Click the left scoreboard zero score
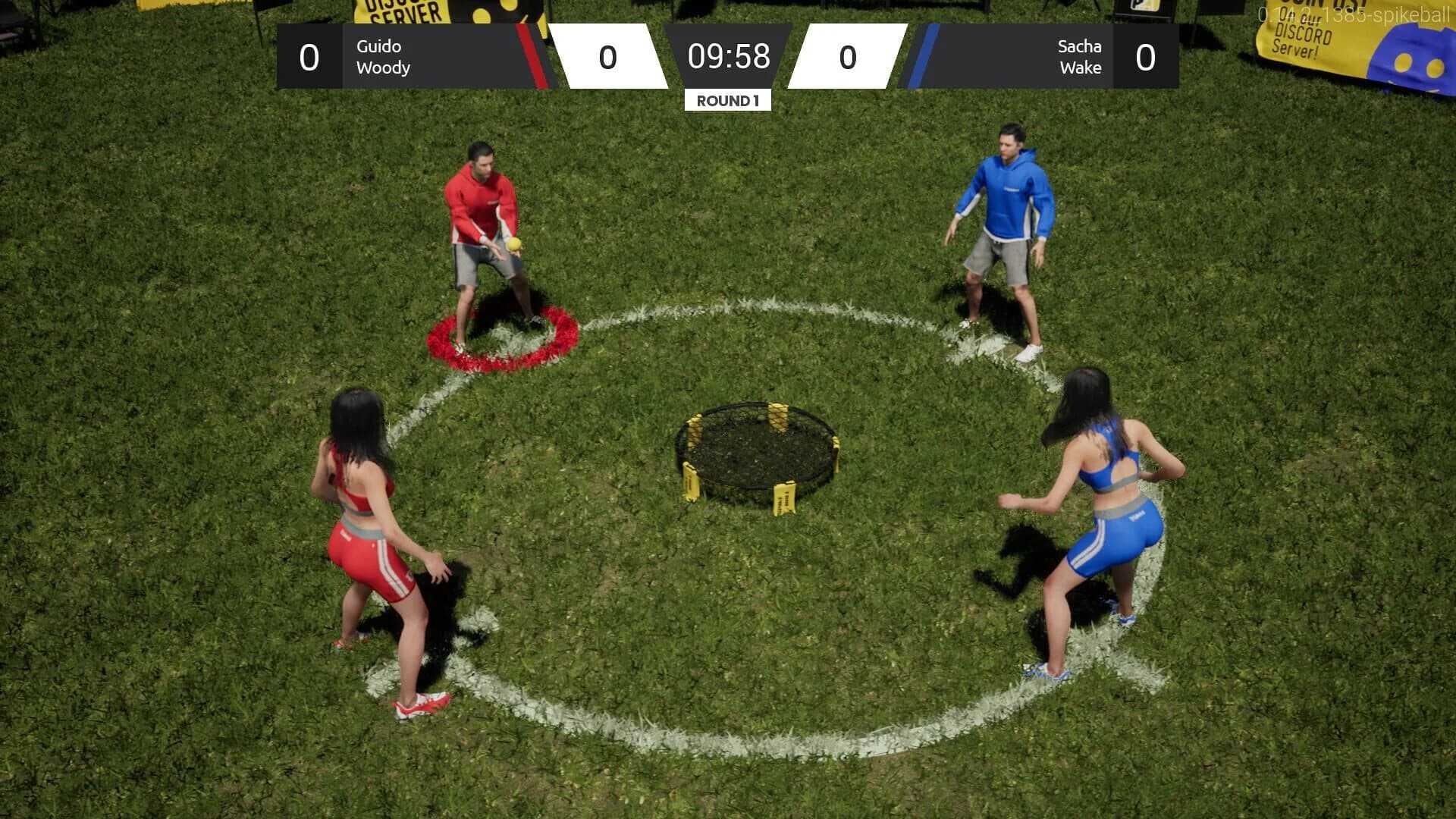This screenshot has width=1456, height=819. pyautogui.click(x=308, y=57)
